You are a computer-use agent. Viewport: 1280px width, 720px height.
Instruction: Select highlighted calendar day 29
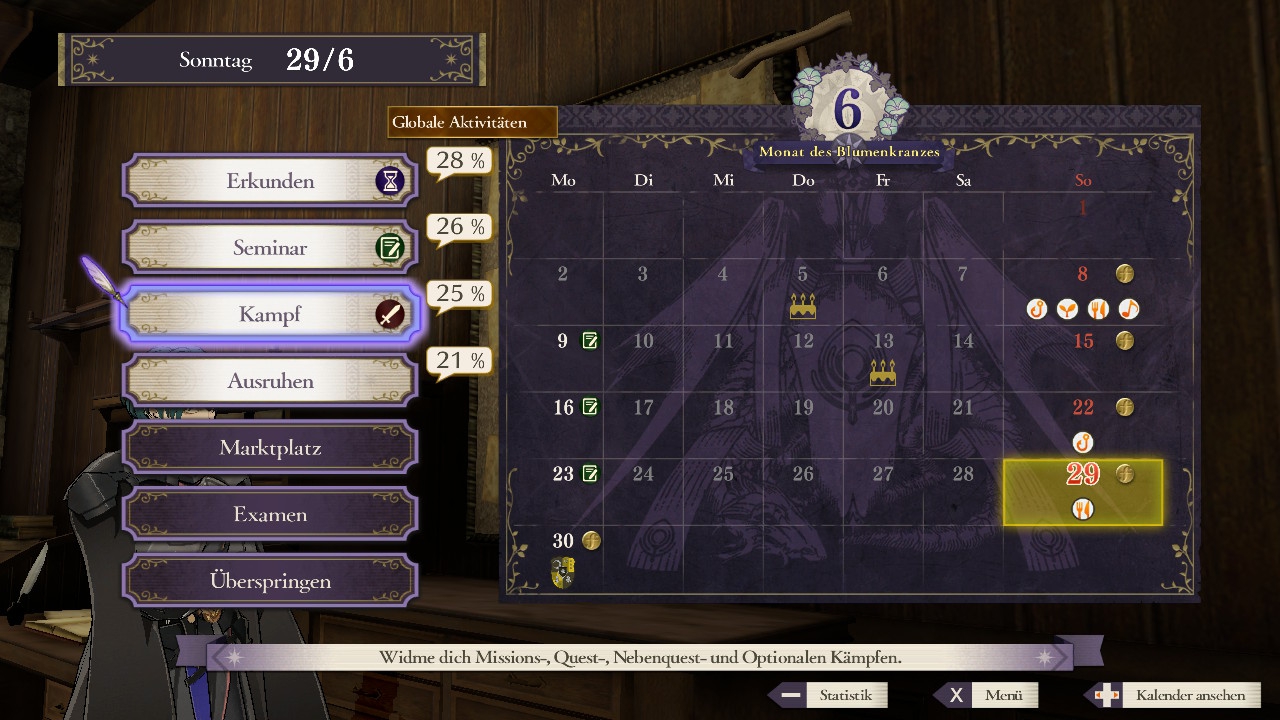(x=1083, y=492)
